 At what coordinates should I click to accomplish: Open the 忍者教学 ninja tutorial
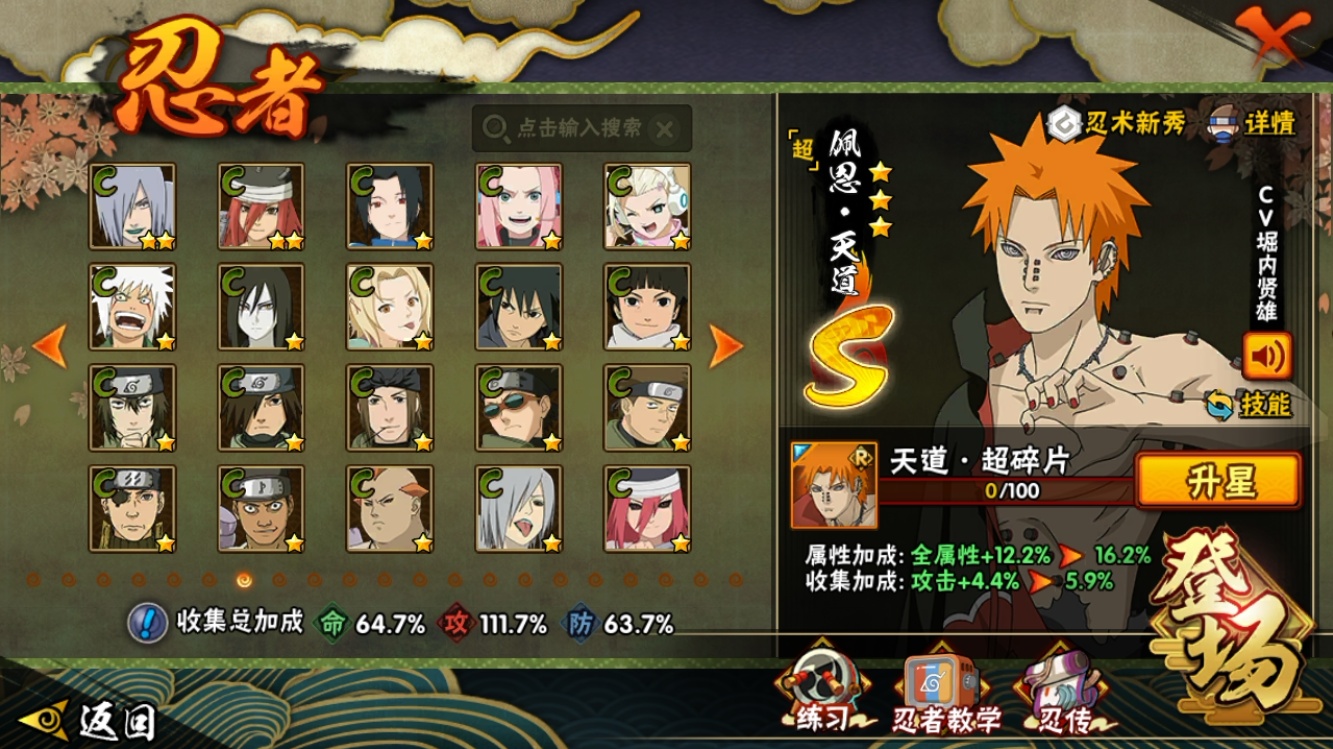coord(945,694)
